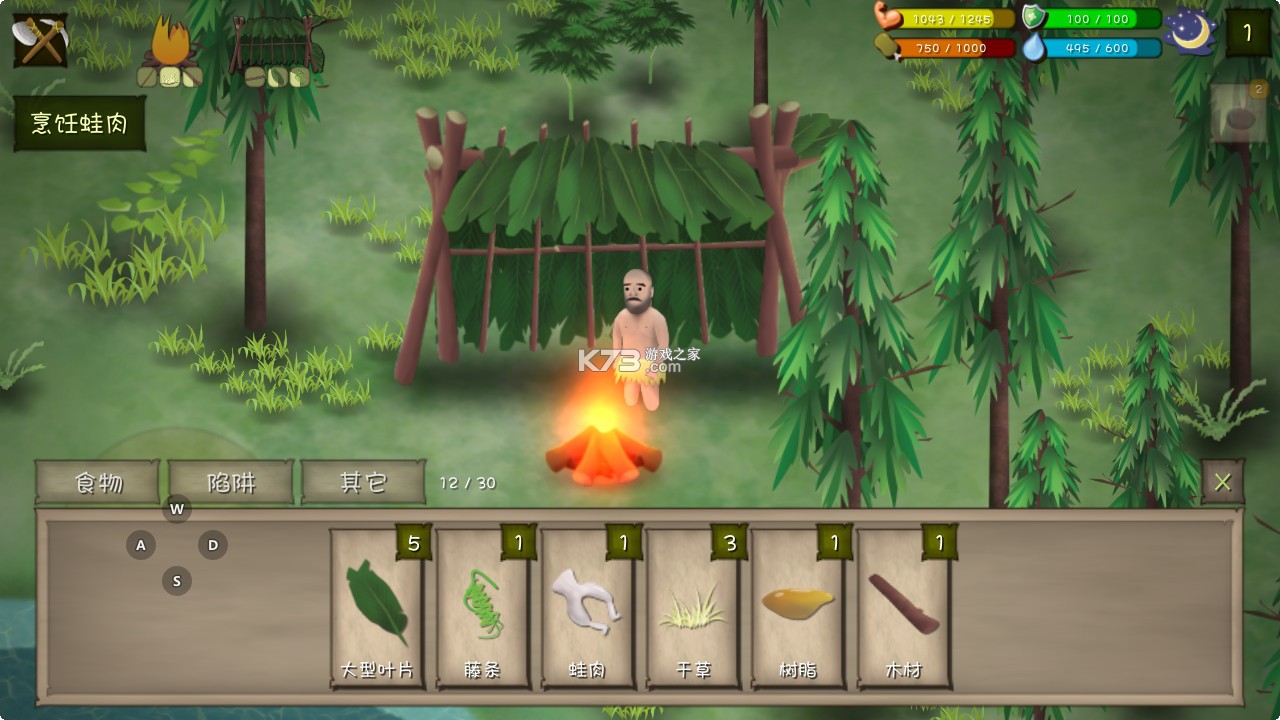Choose the 木材 wood card
Screen dimensions: 1280x720
click(904, 609)
